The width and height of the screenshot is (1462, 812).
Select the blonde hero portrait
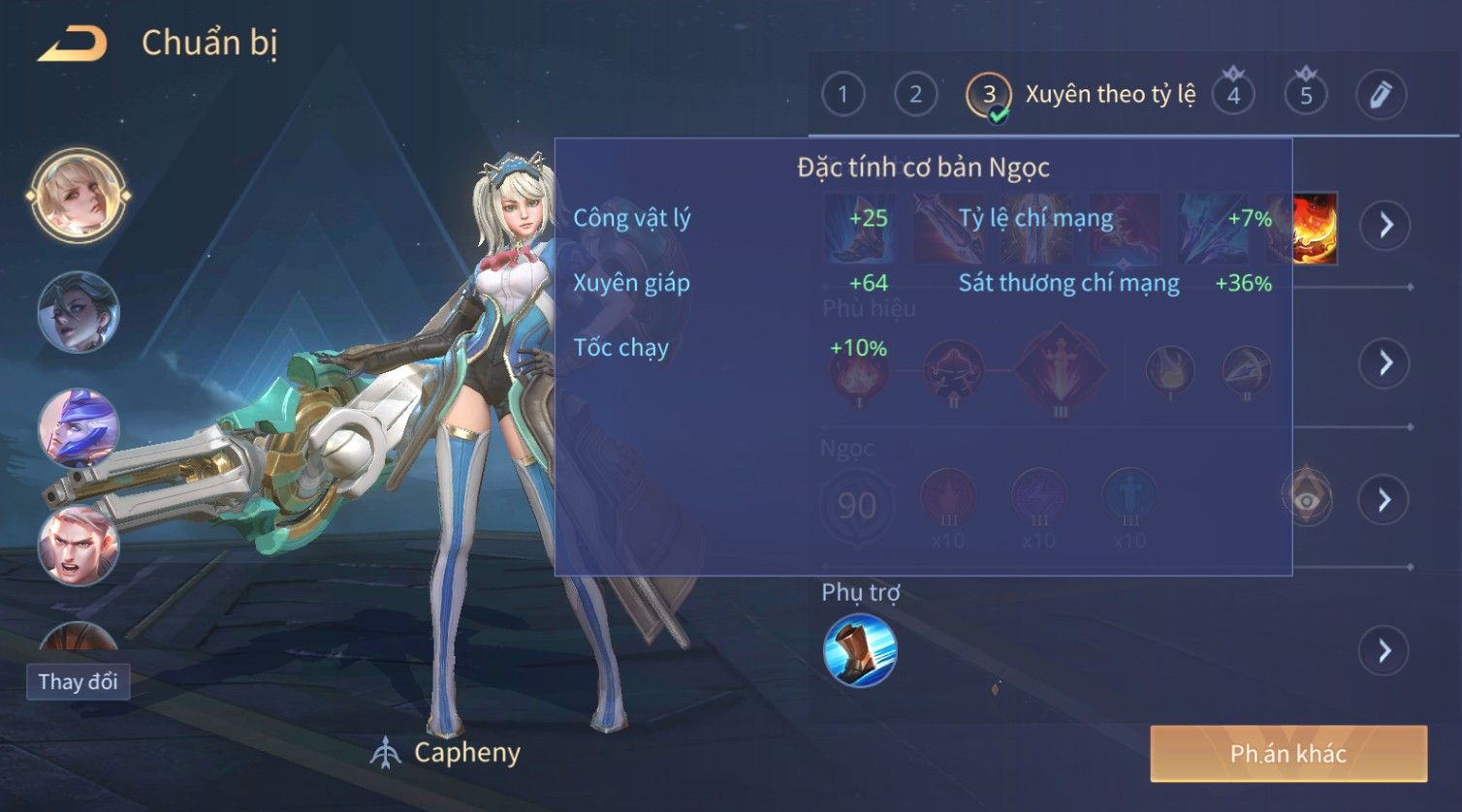(x=79, y=194)
